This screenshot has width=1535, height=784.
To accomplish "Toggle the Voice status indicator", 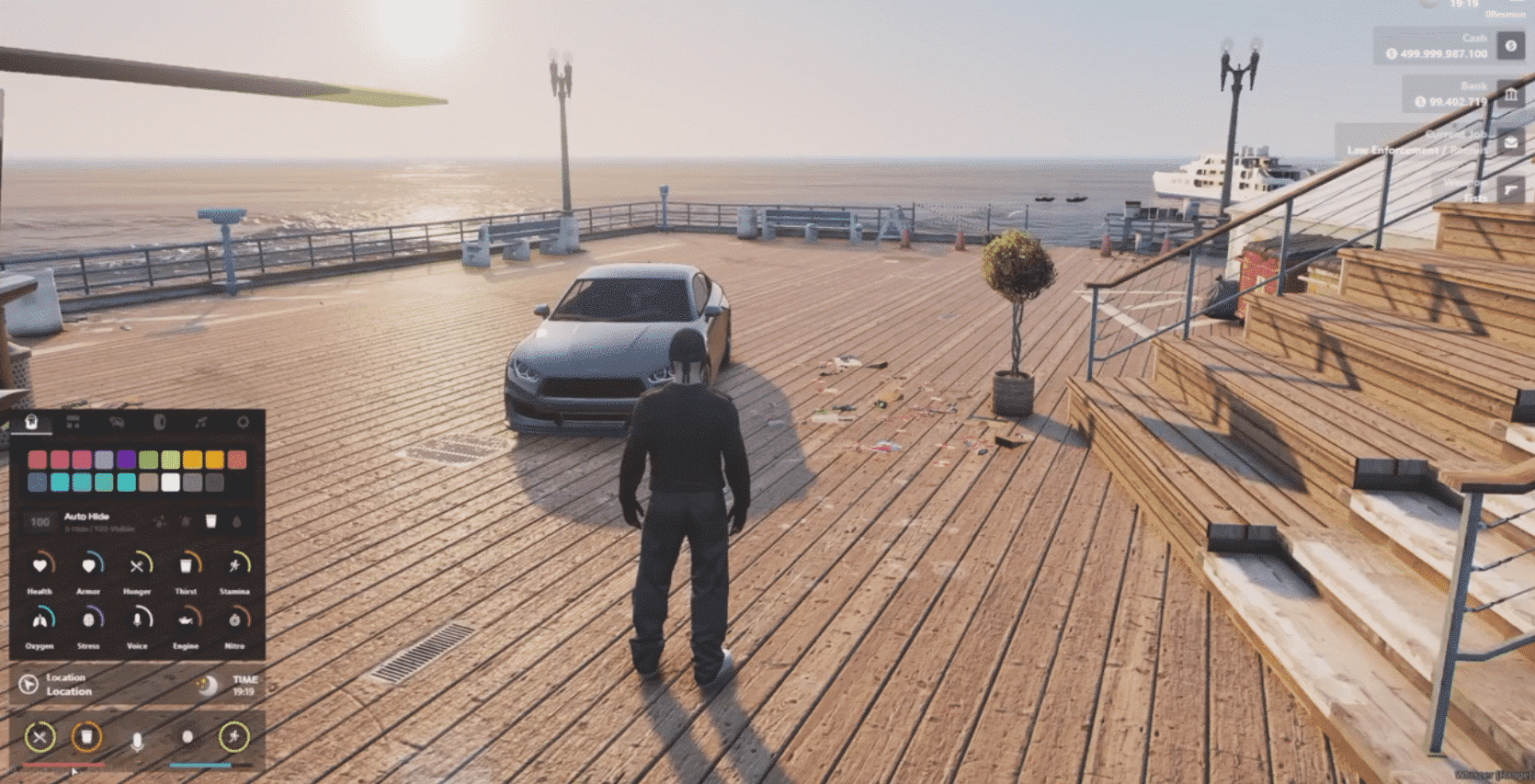I will [137, 620].
